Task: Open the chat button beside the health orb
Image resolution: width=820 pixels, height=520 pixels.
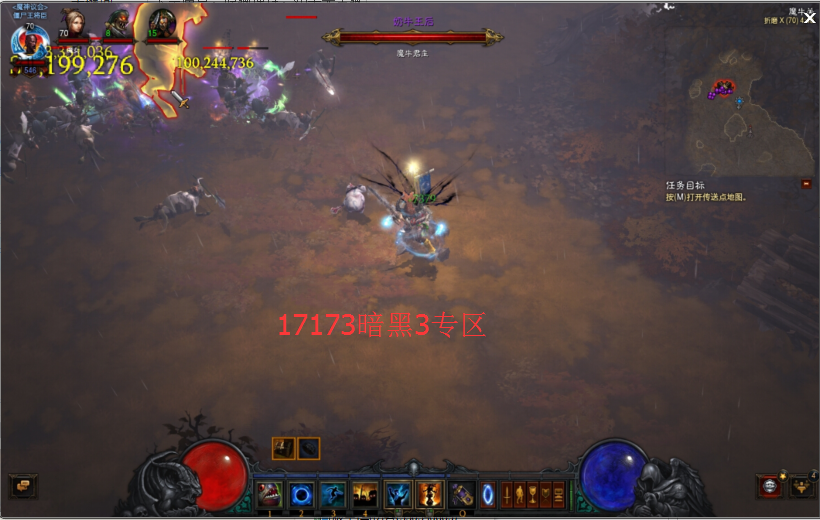Action: [x=22, y=486]
